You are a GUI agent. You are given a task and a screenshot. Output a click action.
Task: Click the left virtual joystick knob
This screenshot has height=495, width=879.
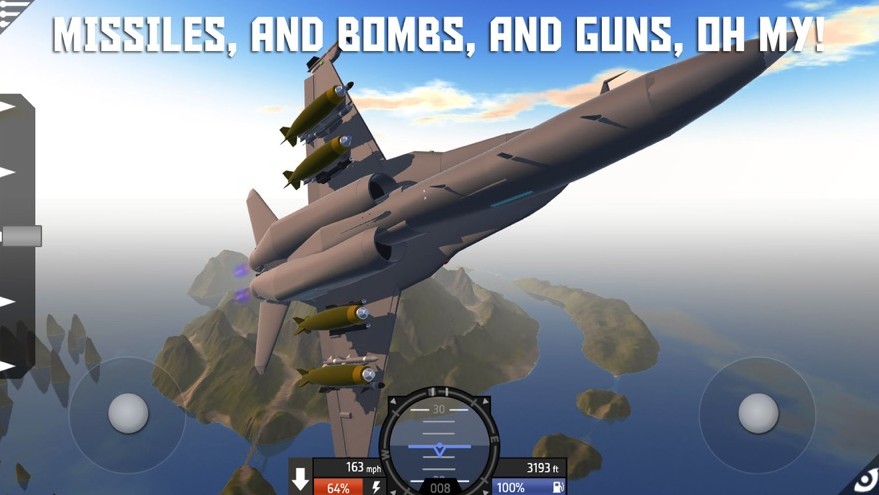[128, 413]
